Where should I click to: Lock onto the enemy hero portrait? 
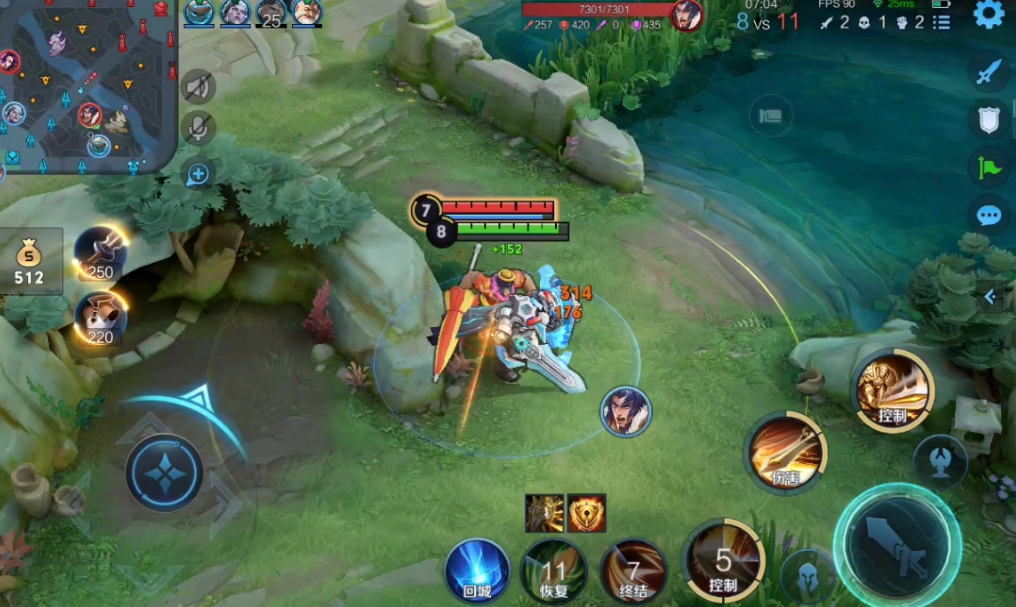coord(626,411)
